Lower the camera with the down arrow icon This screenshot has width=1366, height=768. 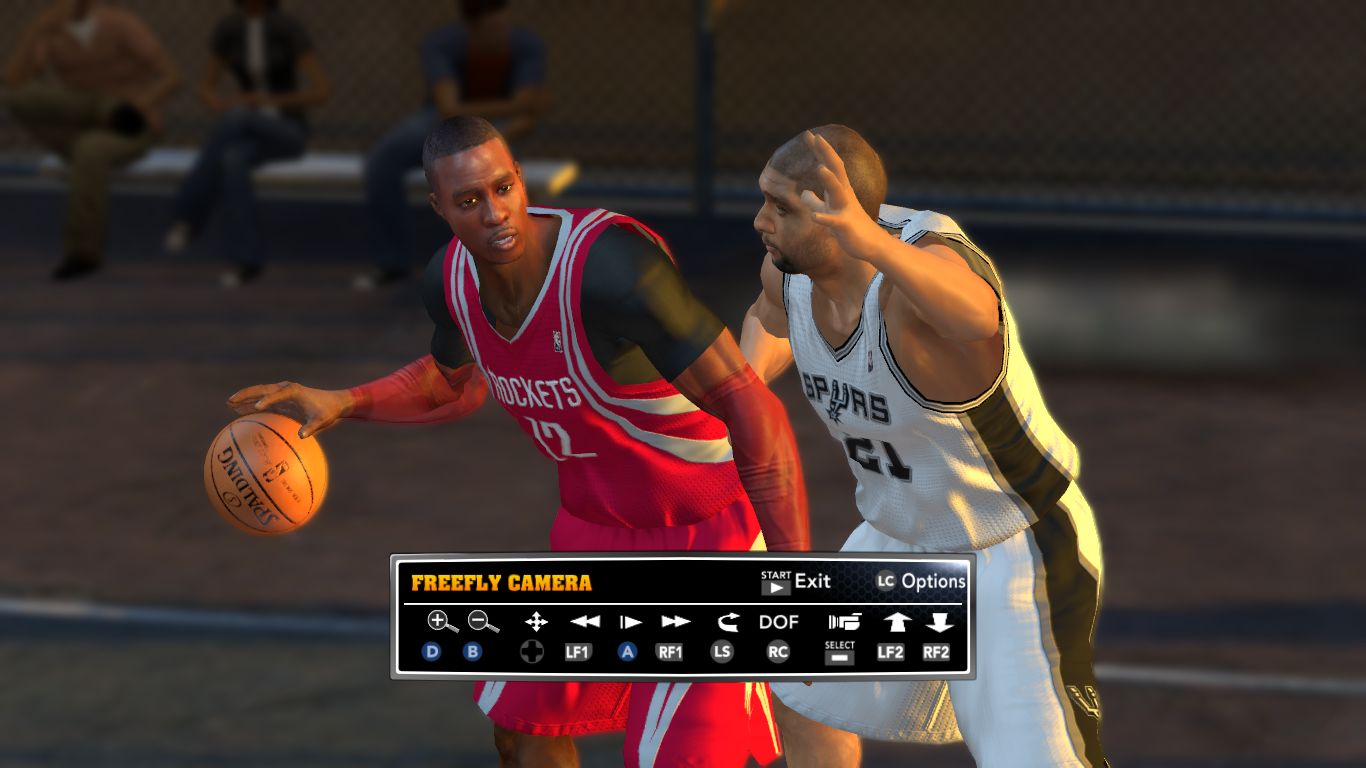[x=938, y=622]
